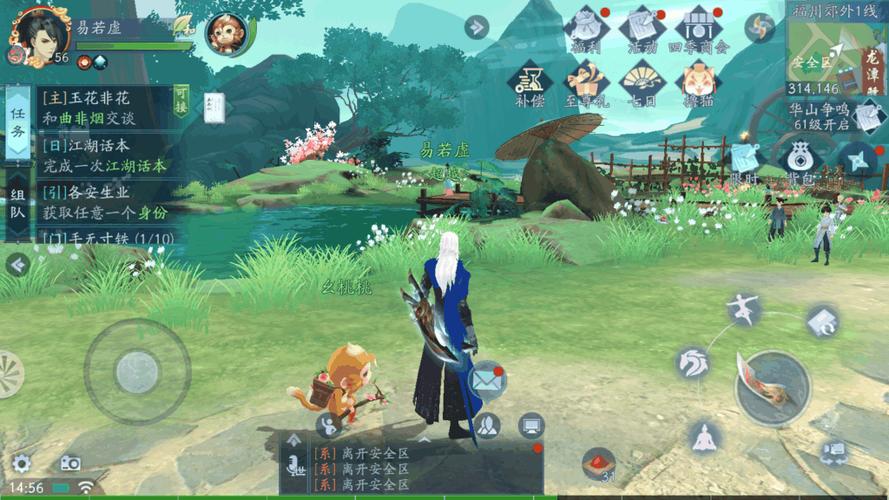Open the mail envelope icon
889x500 pixels.
485,380
